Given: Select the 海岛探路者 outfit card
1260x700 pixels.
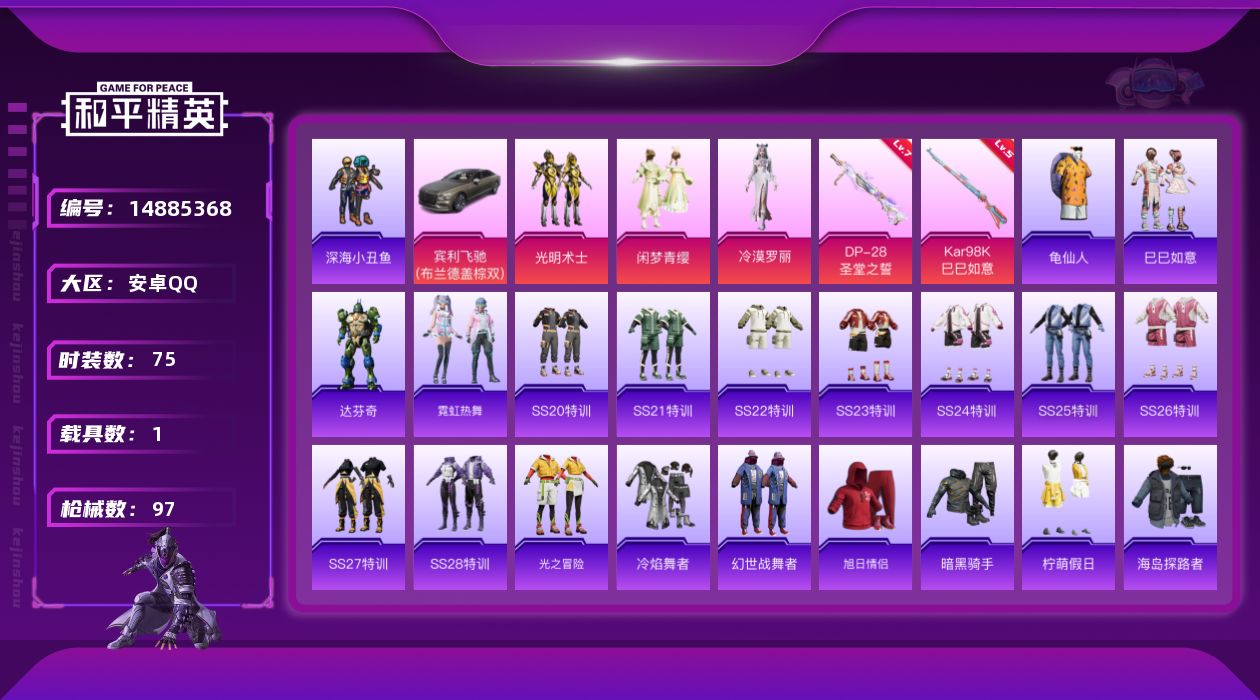Looking at the screenshot, I should 1170,517.
